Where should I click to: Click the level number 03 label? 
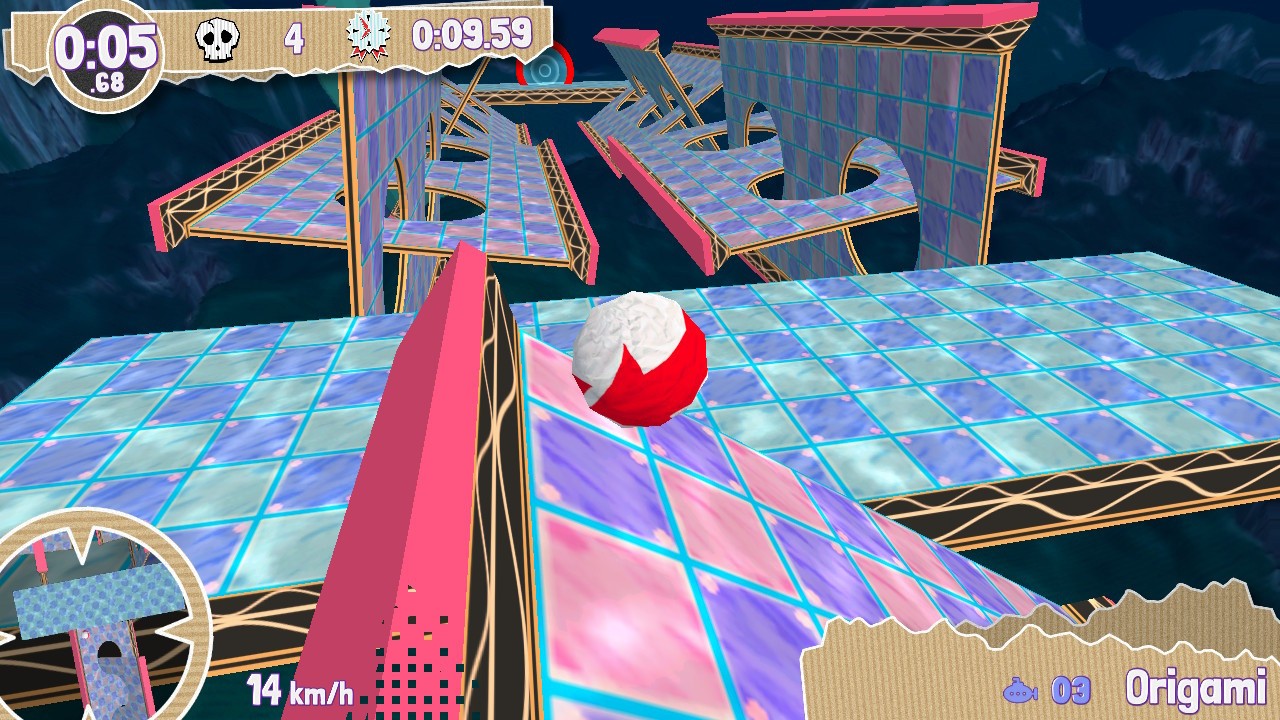pyautogui.click(x=1069, y=688)
